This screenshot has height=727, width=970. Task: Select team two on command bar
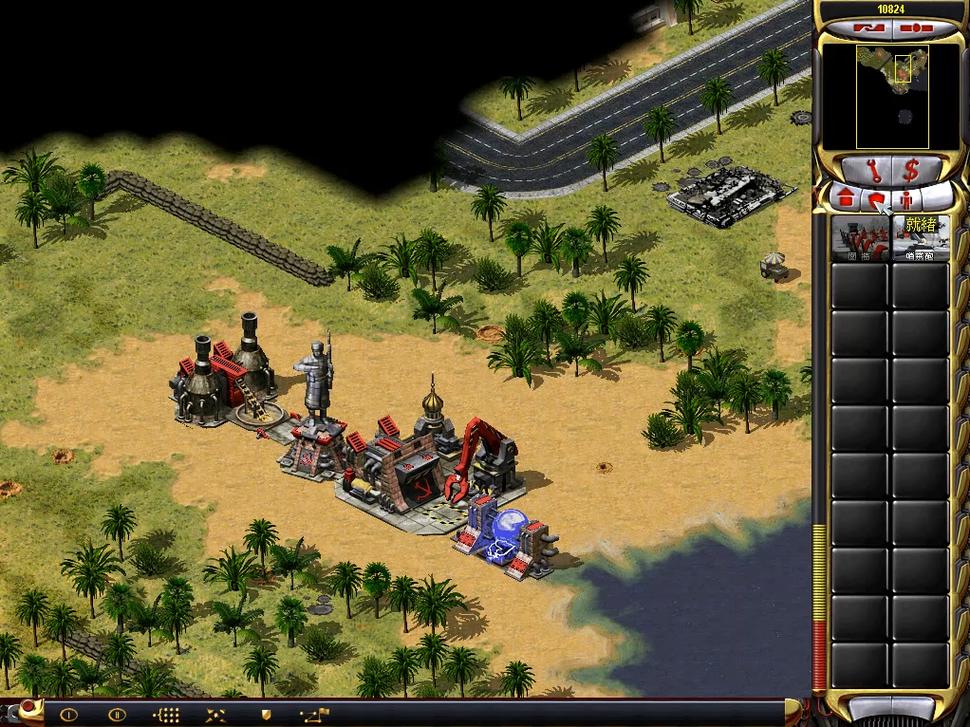point(116,714)
